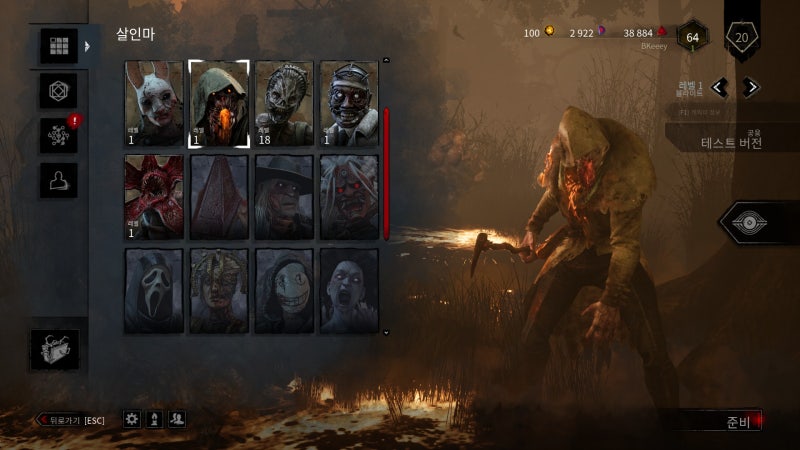Open the store chest icon
This screenshot has height=450, width=800.
(x=54, y=350)
